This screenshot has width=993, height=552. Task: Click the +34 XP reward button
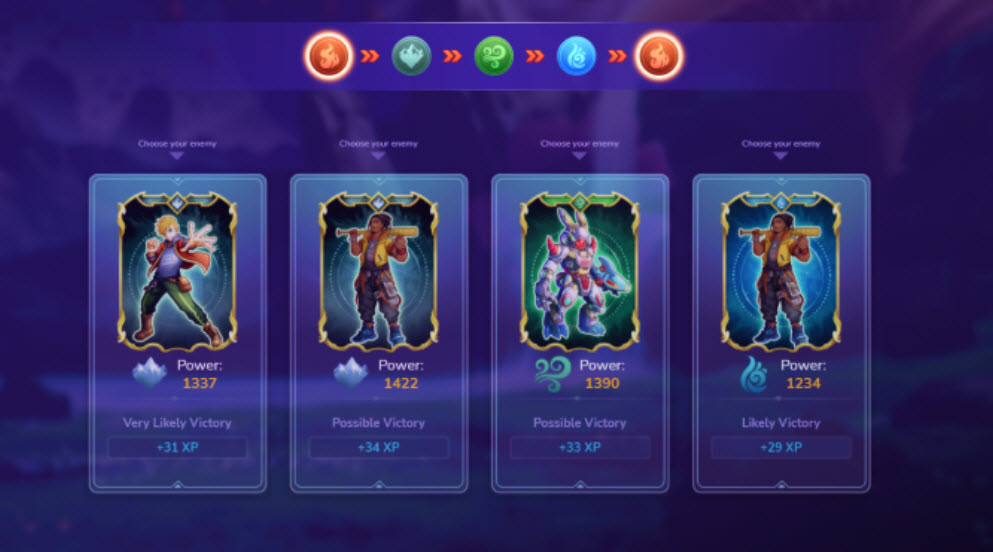pyautogui.click(x=379, y=448)
